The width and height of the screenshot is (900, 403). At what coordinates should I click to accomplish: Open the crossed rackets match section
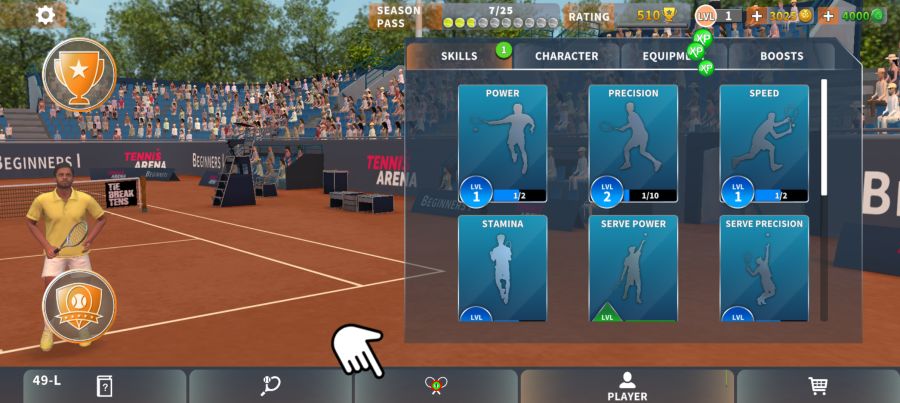[x=435, y=386]
